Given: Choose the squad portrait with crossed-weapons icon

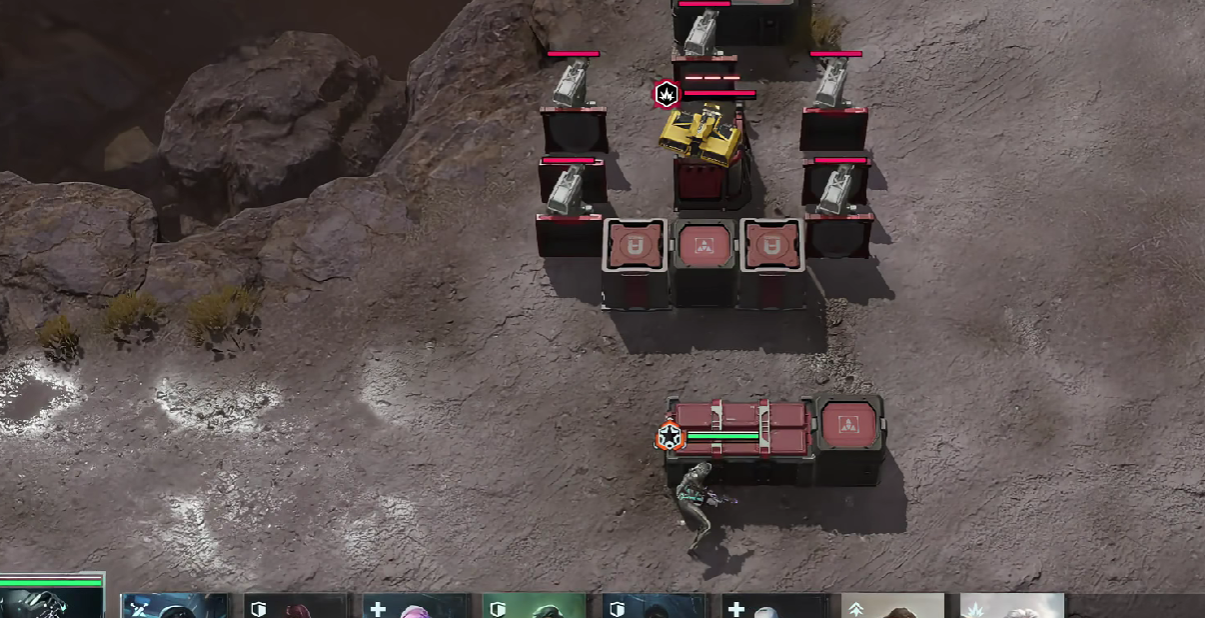Looking at the screenshot, I should pyautogui.click(x=174, y=606).
